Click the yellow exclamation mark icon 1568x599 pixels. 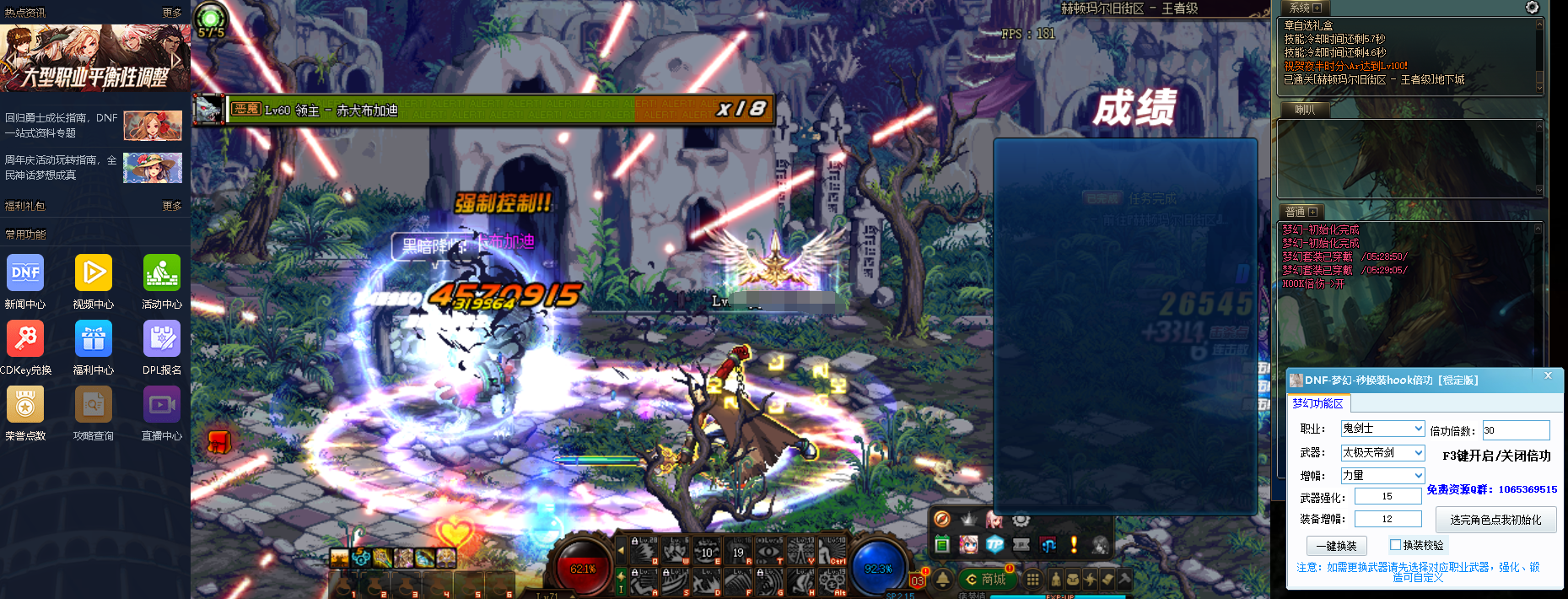1074,545
